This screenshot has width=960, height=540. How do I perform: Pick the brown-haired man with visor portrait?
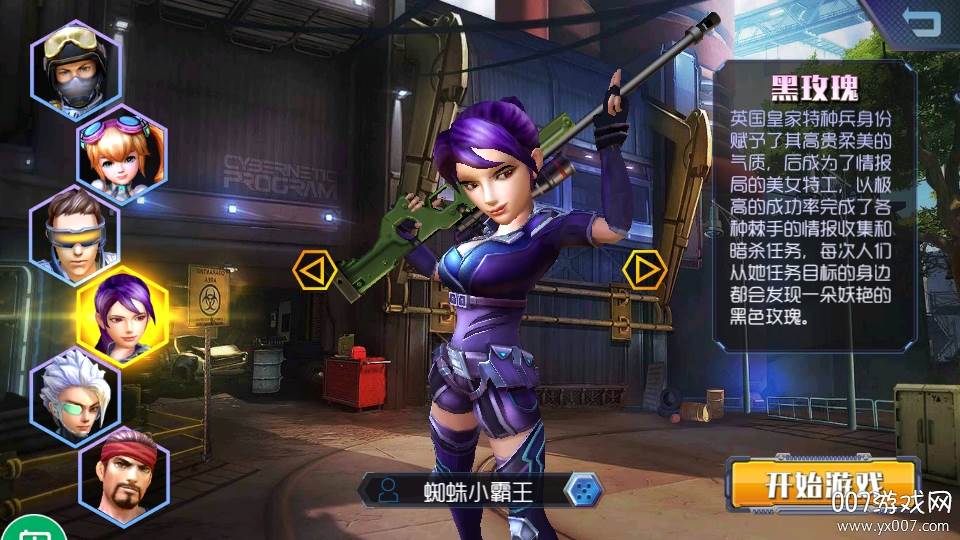(75, 235)
